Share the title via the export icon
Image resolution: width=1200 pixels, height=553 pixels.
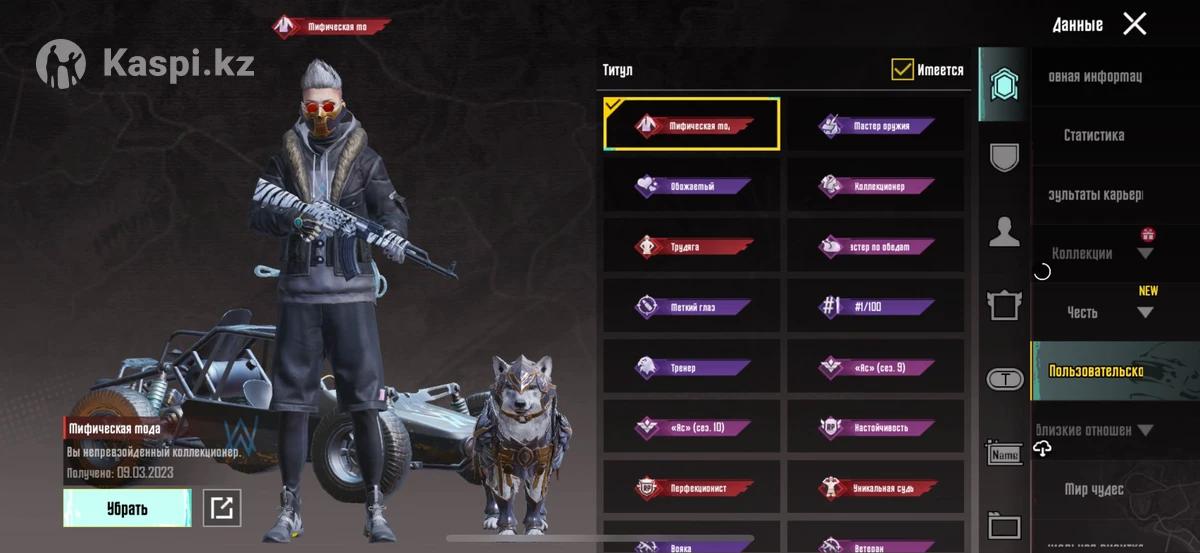pos(221,508)
